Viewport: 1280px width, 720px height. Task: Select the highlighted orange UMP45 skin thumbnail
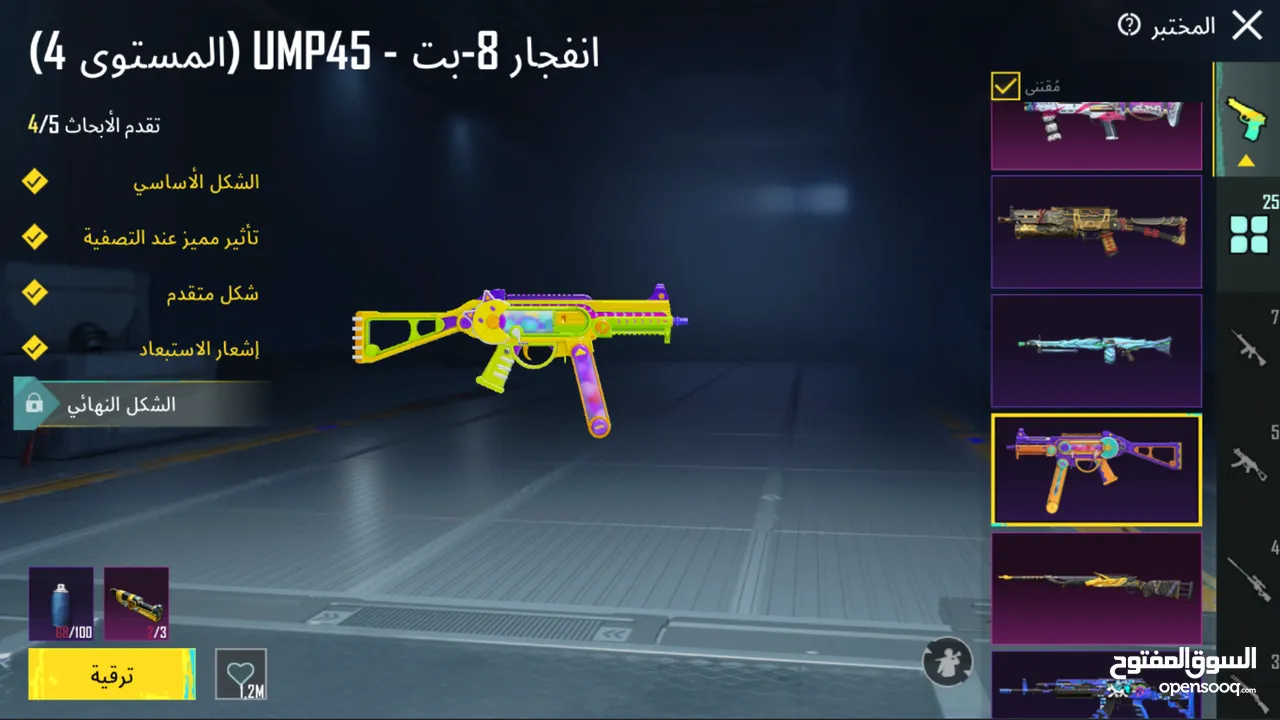coord(1096,470)
